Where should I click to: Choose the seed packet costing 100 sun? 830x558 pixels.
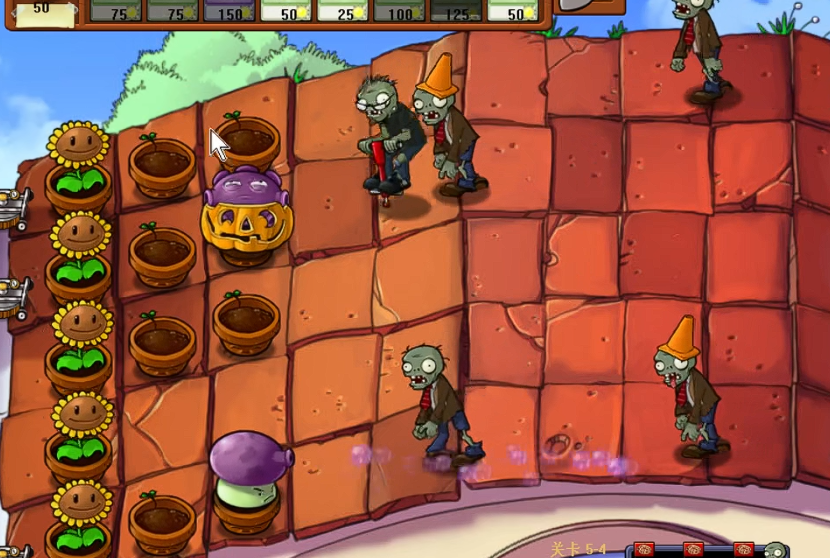pyautogui.click(x=399, y=11)
